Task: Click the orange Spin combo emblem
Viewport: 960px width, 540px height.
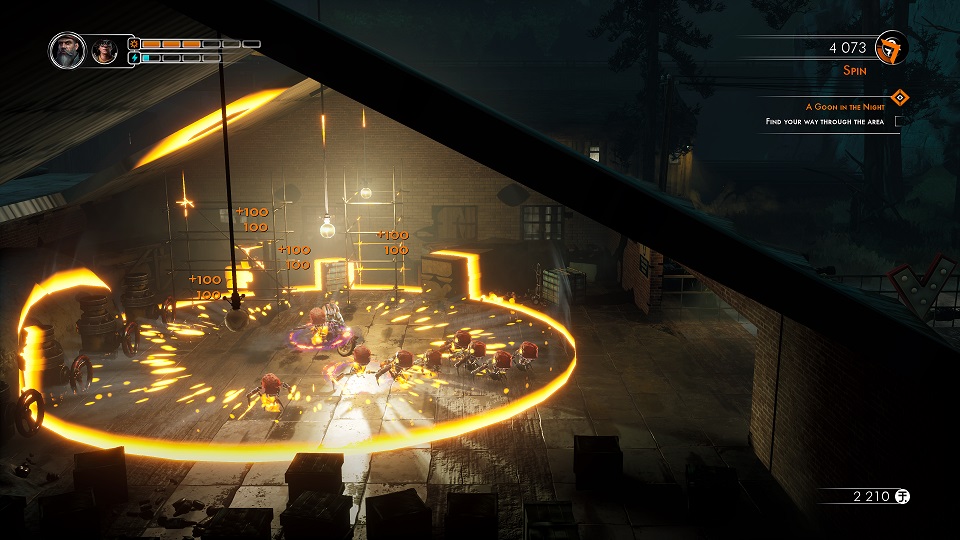Action: click(890, 48)
